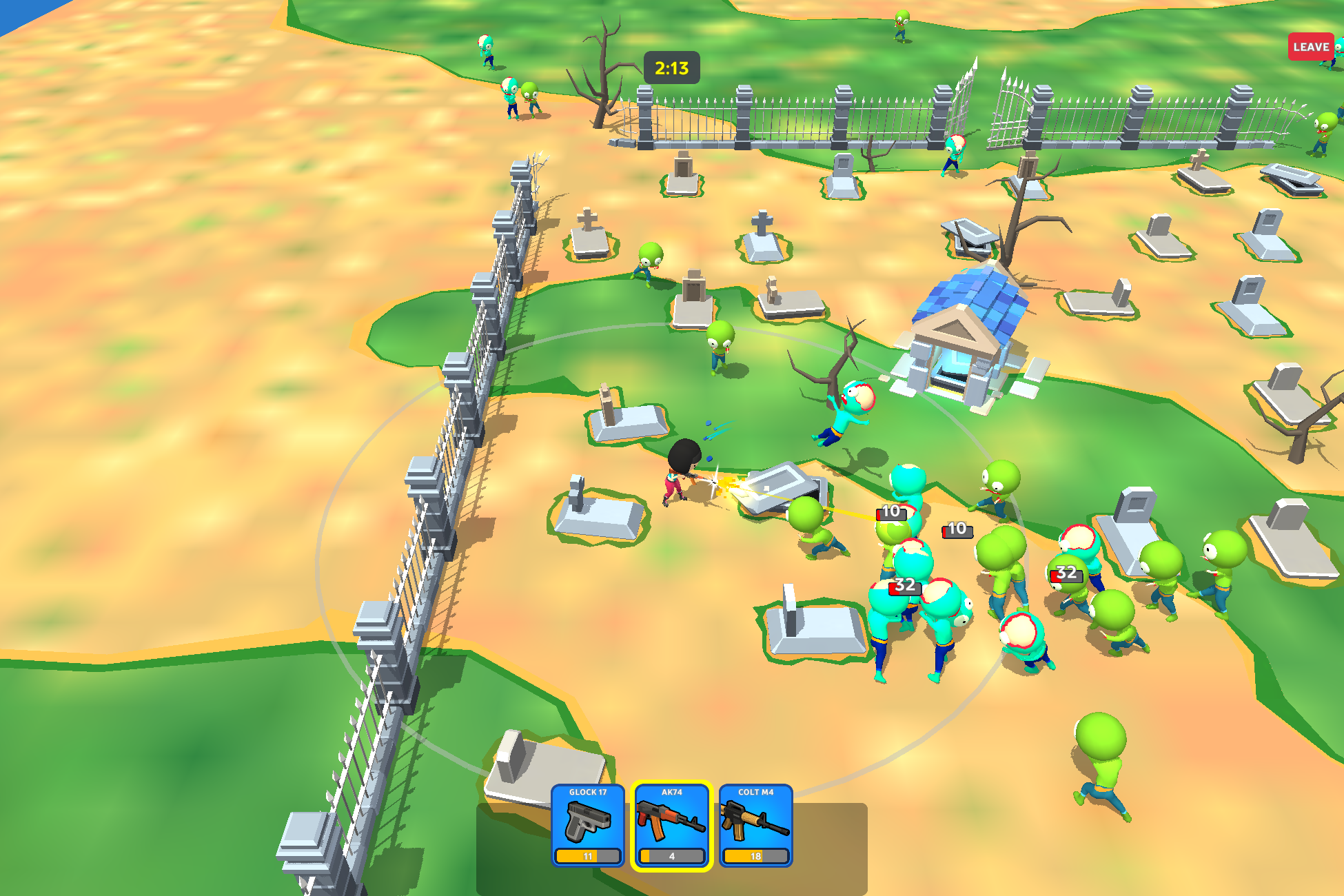Switch active weapon to the Colt M4
This screenshot has width=1344, height=896.
click(756, 826)
